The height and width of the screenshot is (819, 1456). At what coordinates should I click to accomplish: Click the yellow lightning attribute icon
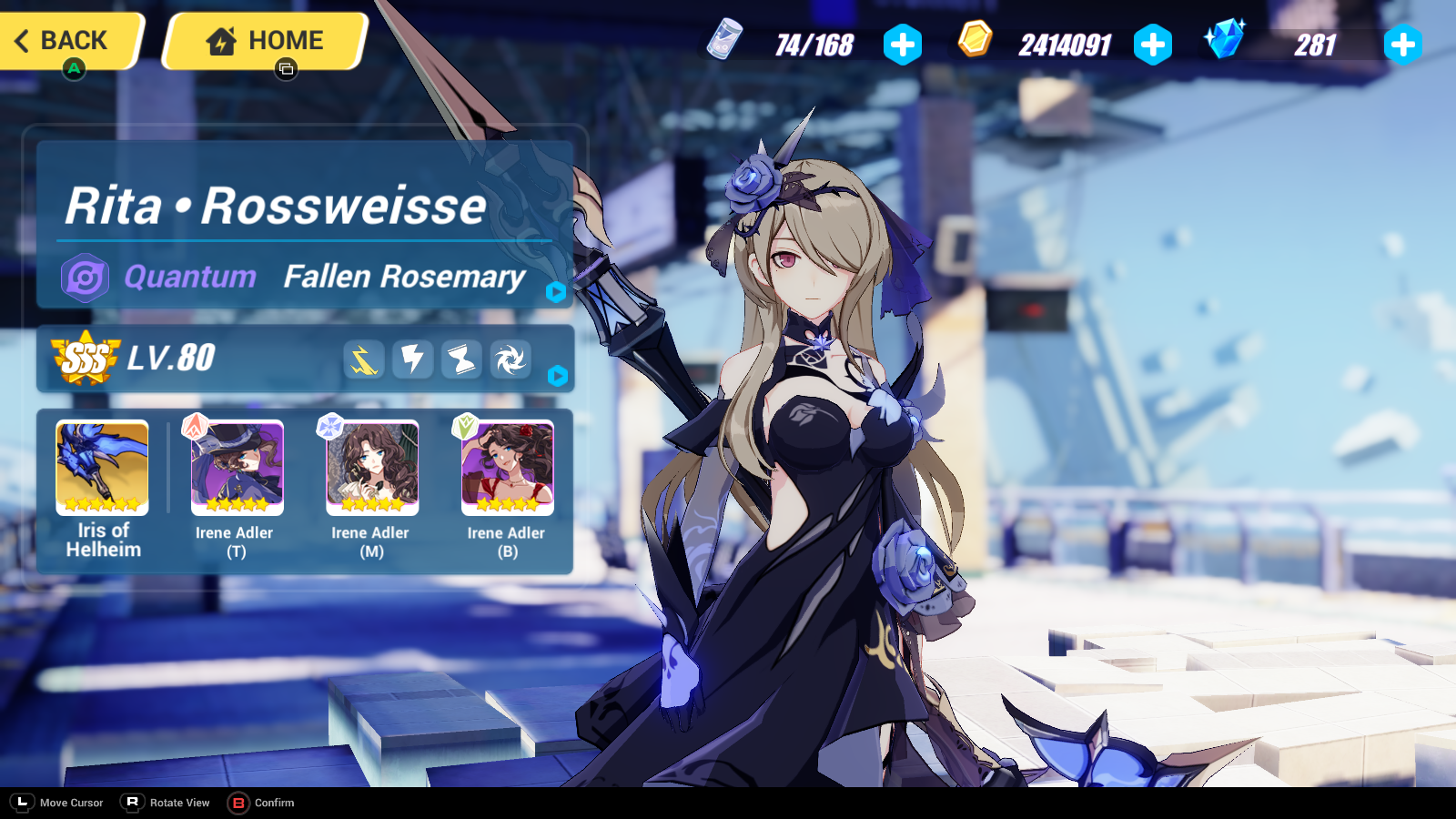363,359
